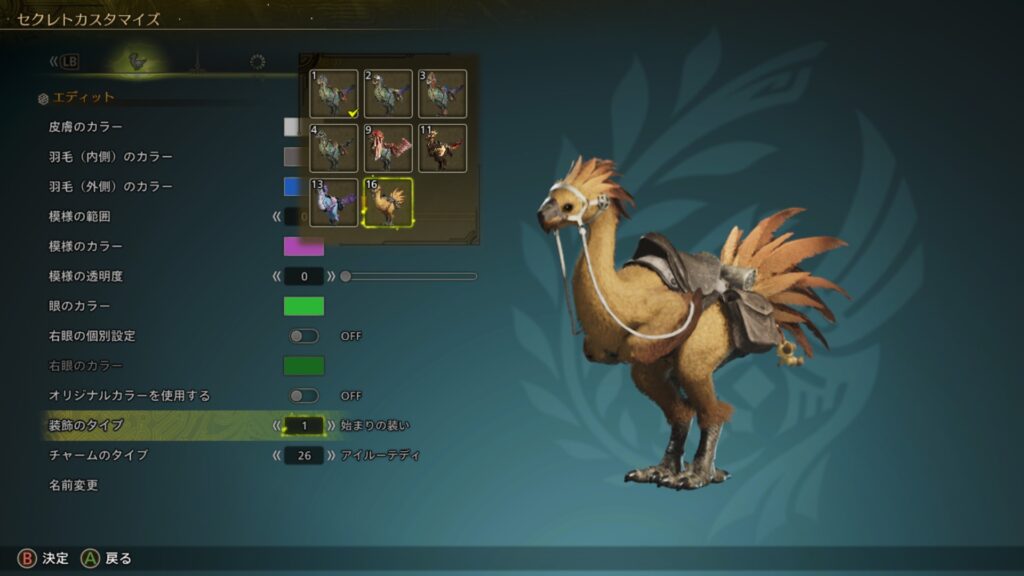
Task: Pick decoration thumbnail number 9
Action: coord(388,147)
